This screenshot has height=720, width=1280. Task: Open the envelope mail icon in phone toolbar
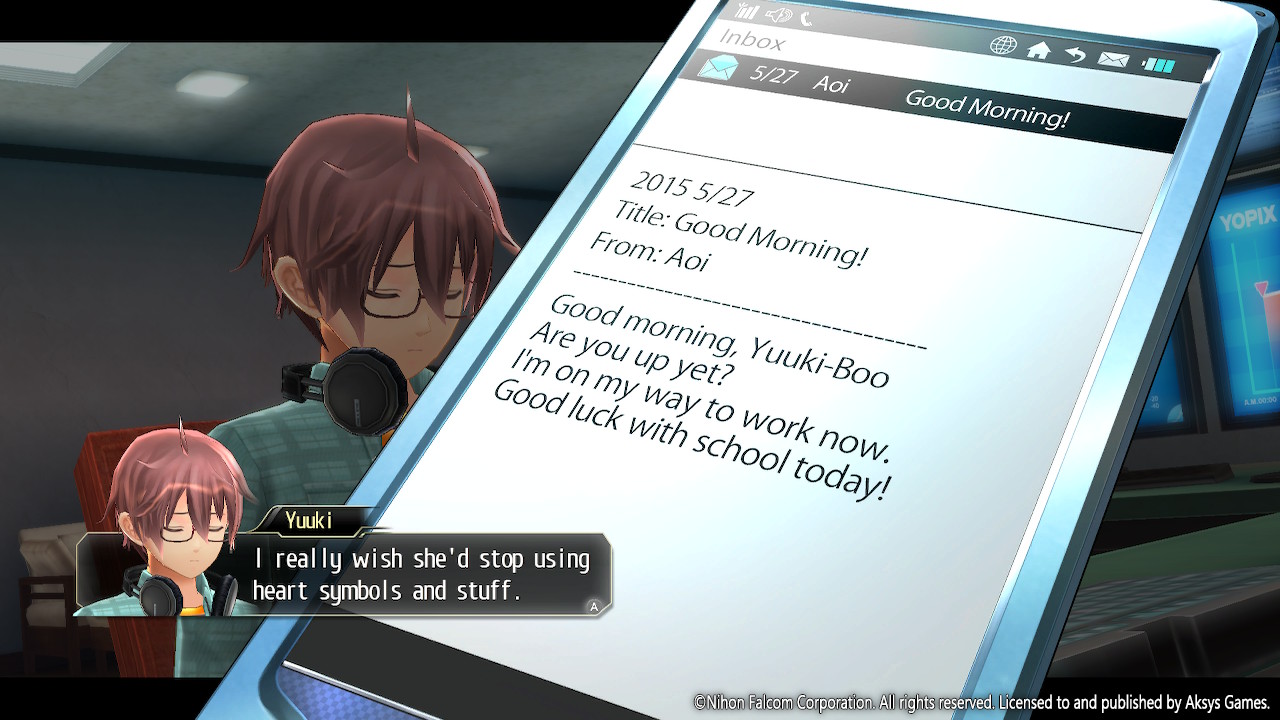1113,60
